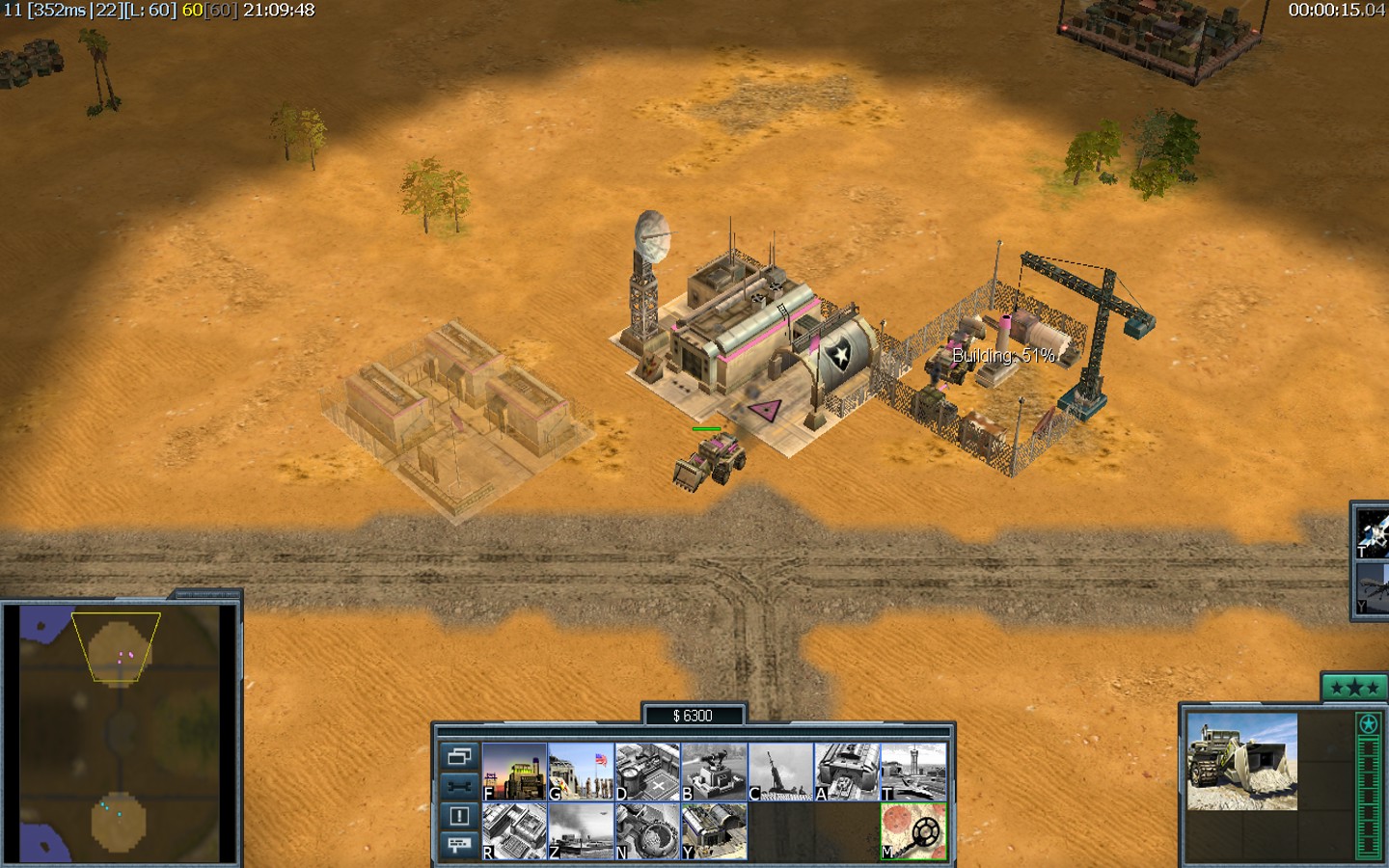
Task: Activate the satellite power shortcut (T)
Action: point(1373,531)
